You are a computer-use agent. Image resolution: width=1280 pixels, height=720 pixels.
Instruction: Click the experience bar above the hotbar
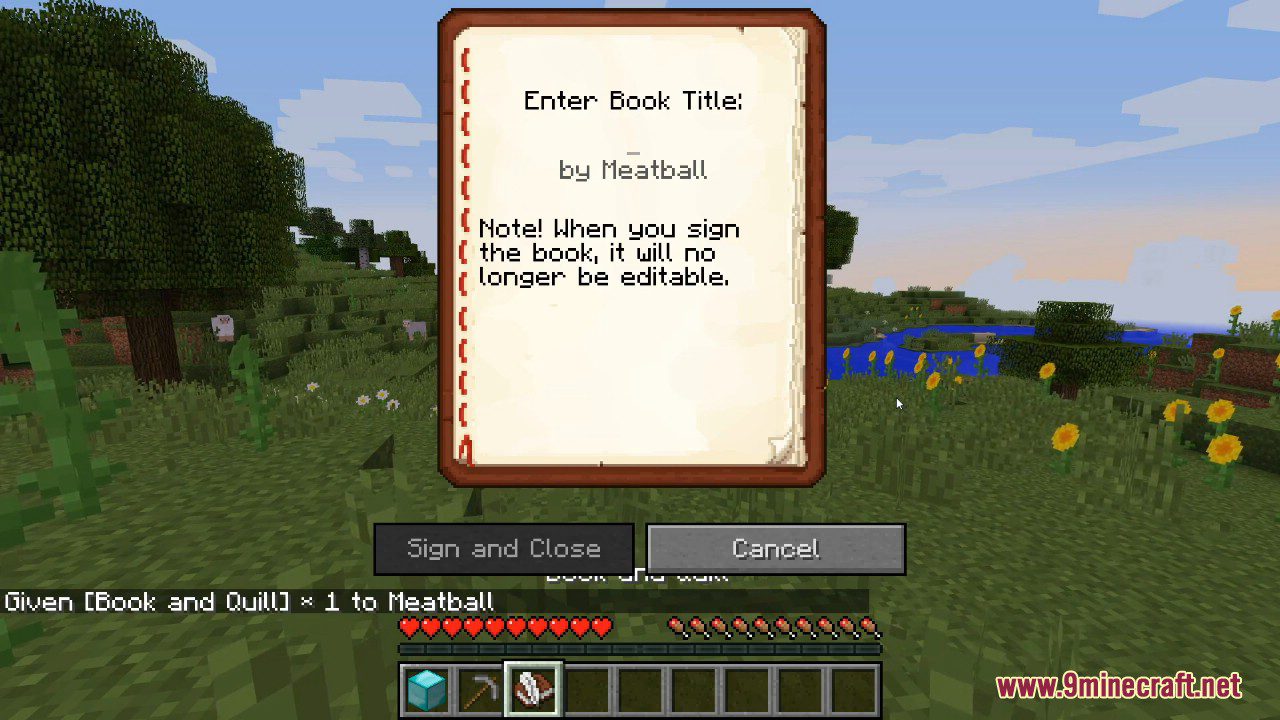coord(640,648)
